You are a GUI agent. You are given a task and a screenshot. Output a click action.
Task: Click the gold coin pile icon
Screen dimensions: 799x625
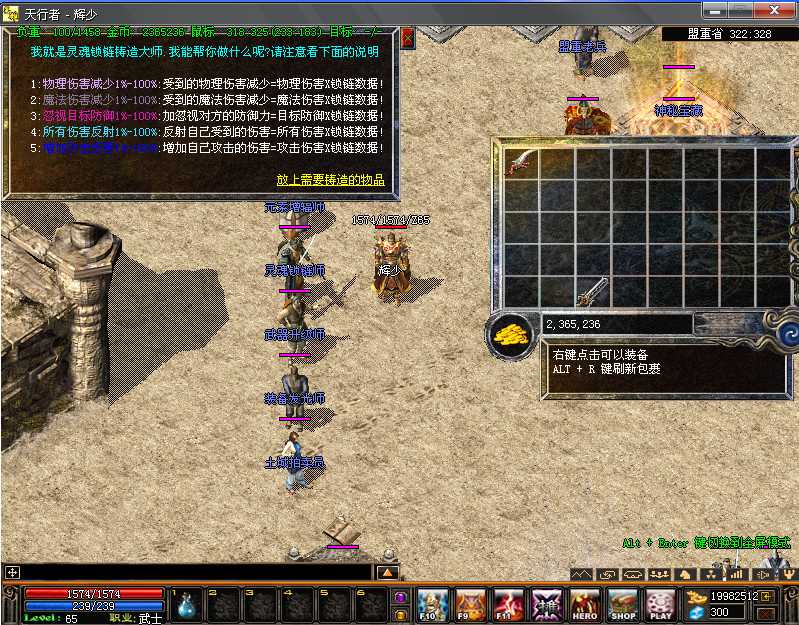tap(510, 335)
